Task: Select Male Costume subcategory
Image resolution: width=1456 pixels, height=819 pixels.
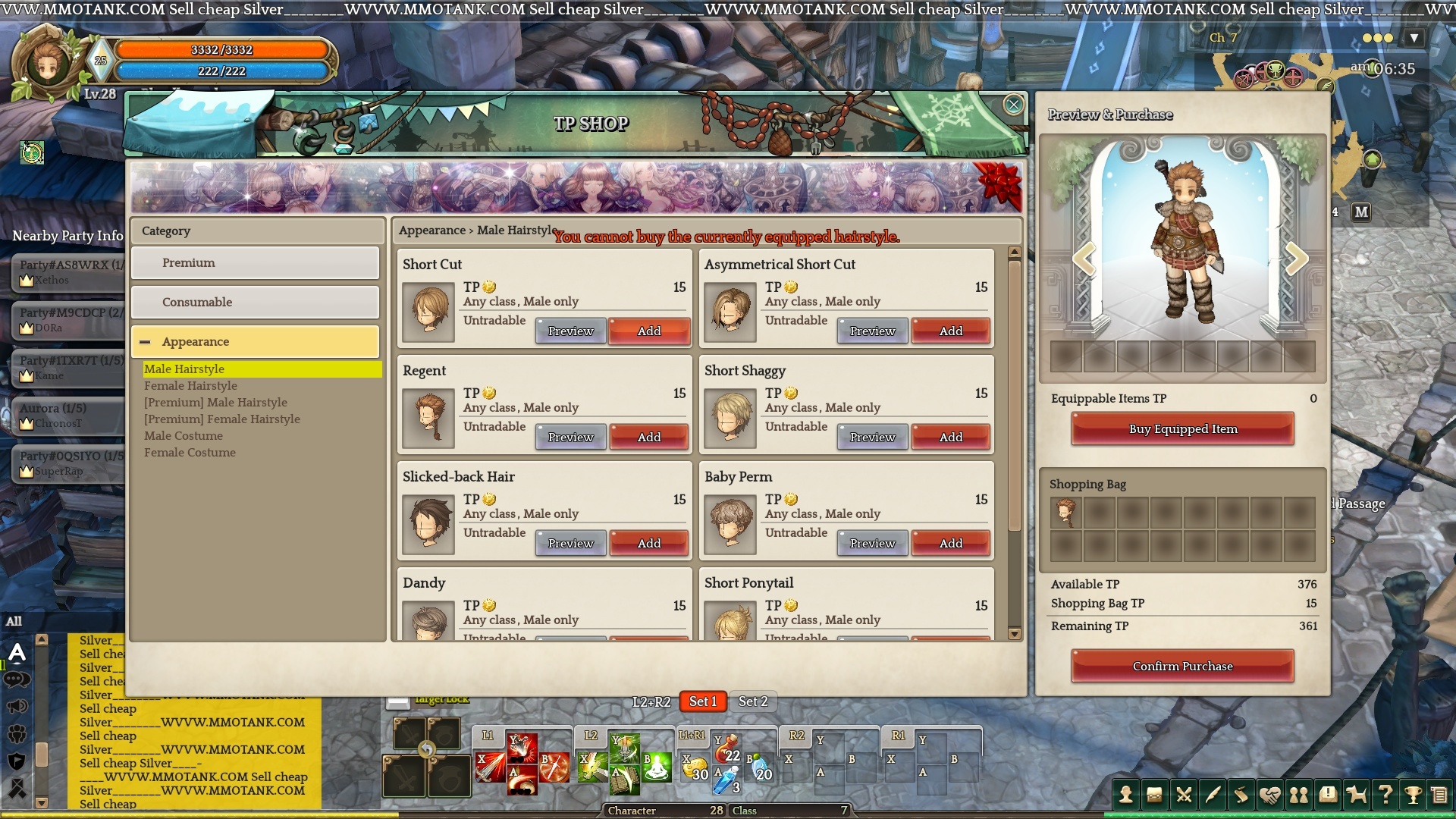Action: pos(184,435)
